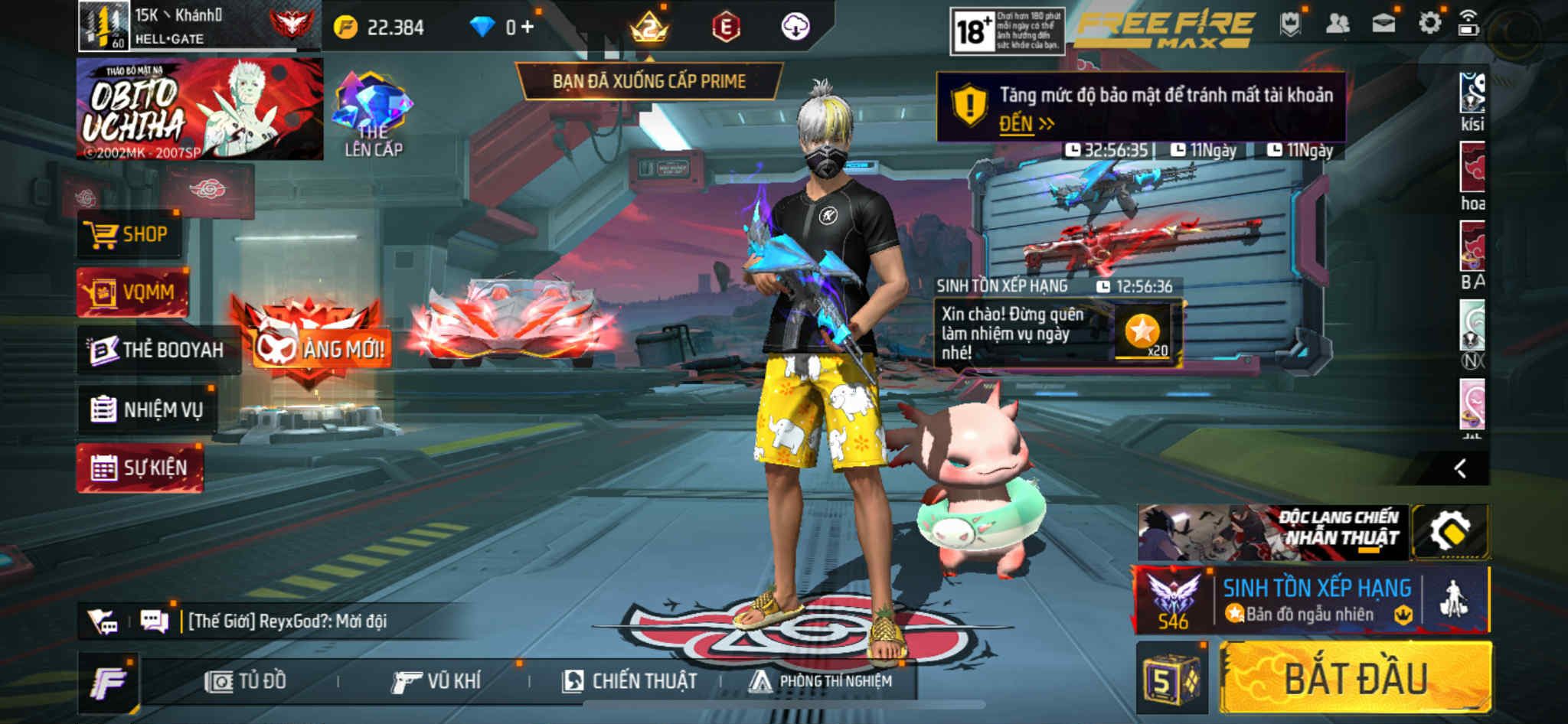The height and width of the screenshot is (724, 1568).
Task: Switch to the TỦ ĐỒ wardrobe tab
Action: pyautogui.click(x=246, y=681)
